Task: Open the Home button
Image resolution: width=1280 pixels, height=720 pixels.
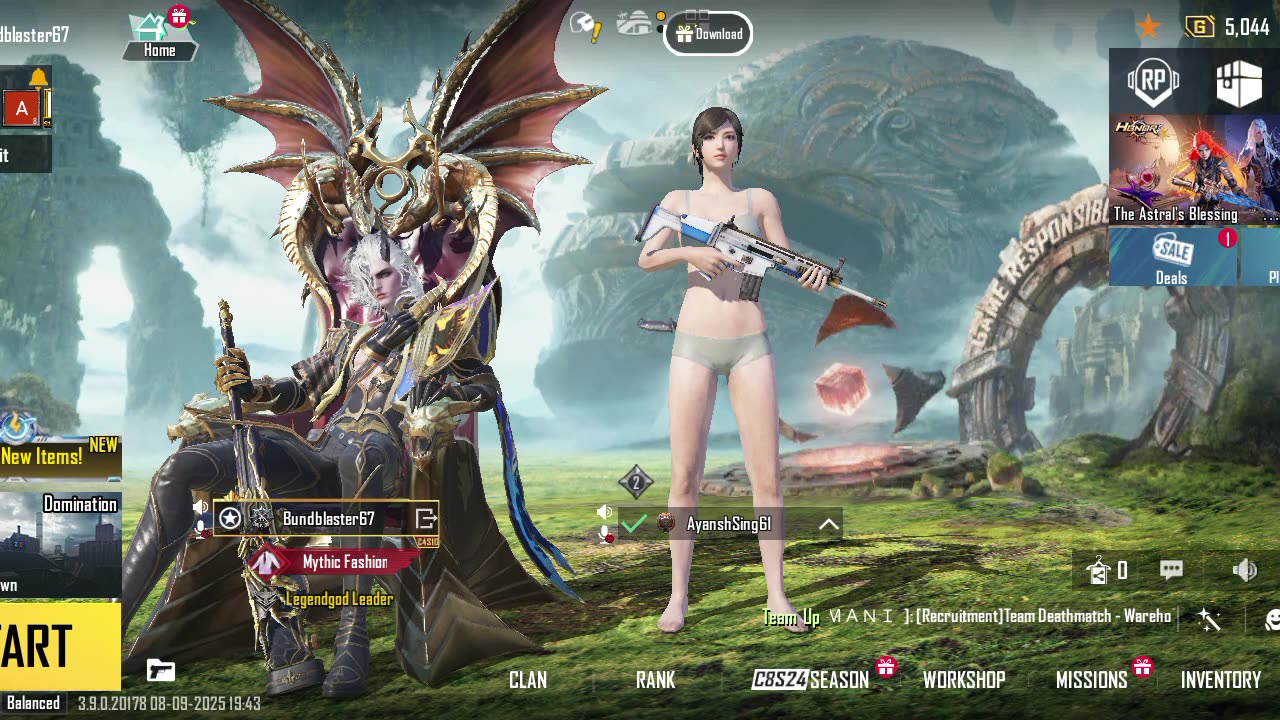Action: [158, 36]
